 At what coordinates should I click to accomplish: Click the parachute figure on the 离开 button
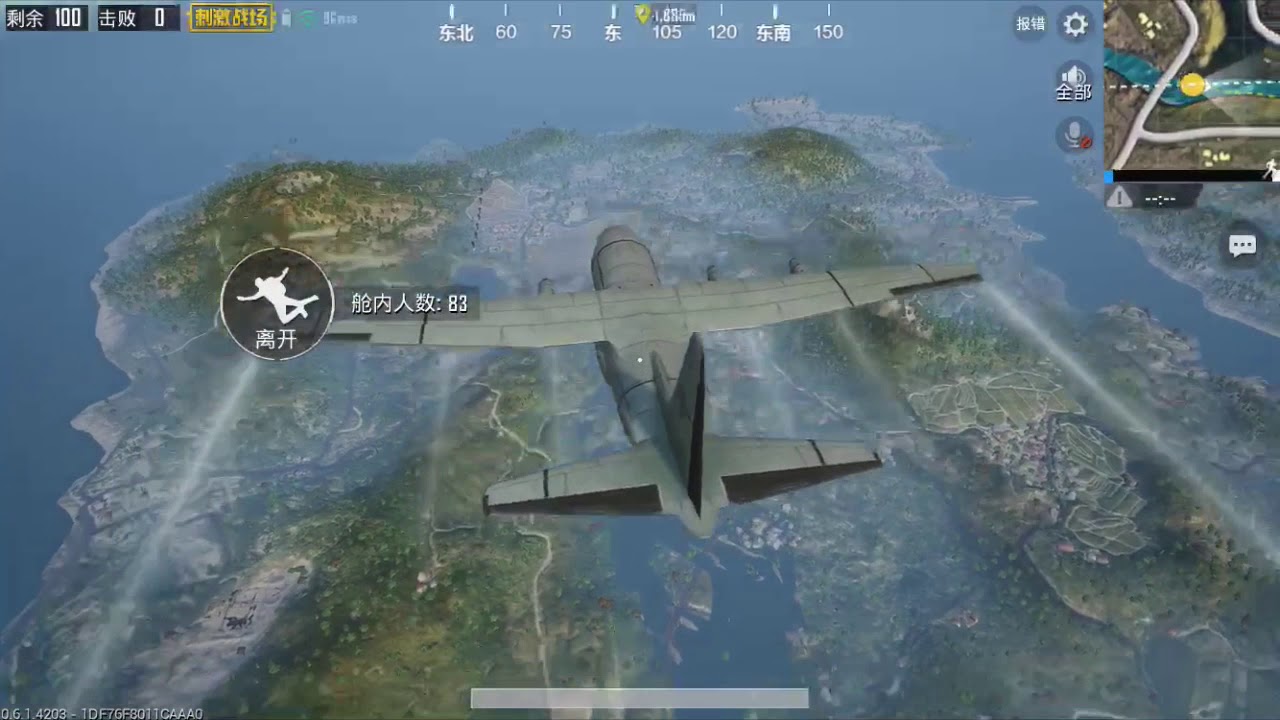[x=276, y=295]
